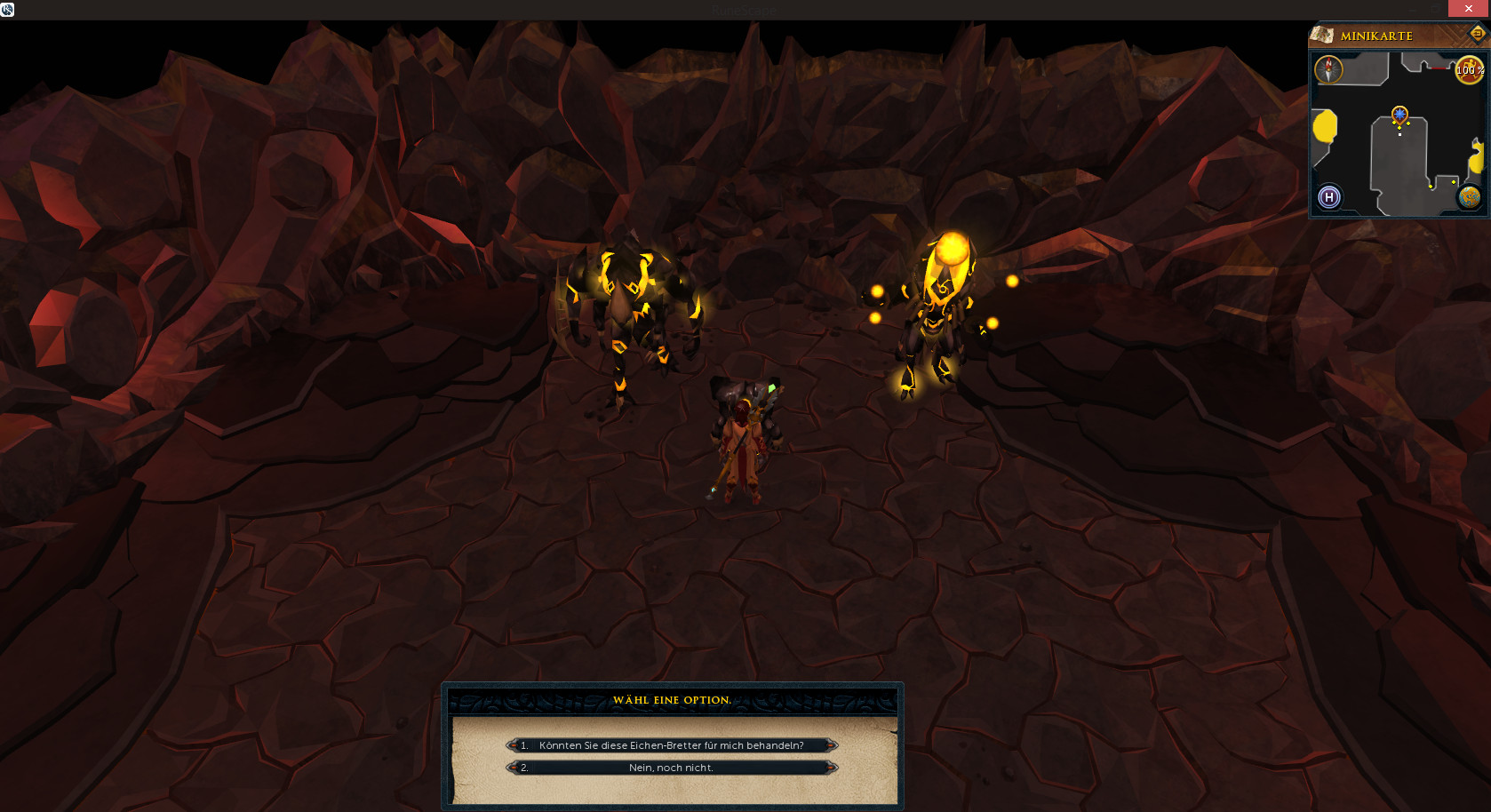Image resolution: width=1491 pixels, height=812 pixels.
Task: Click the blue star marker on the minimap
Action: [1399, 114]
